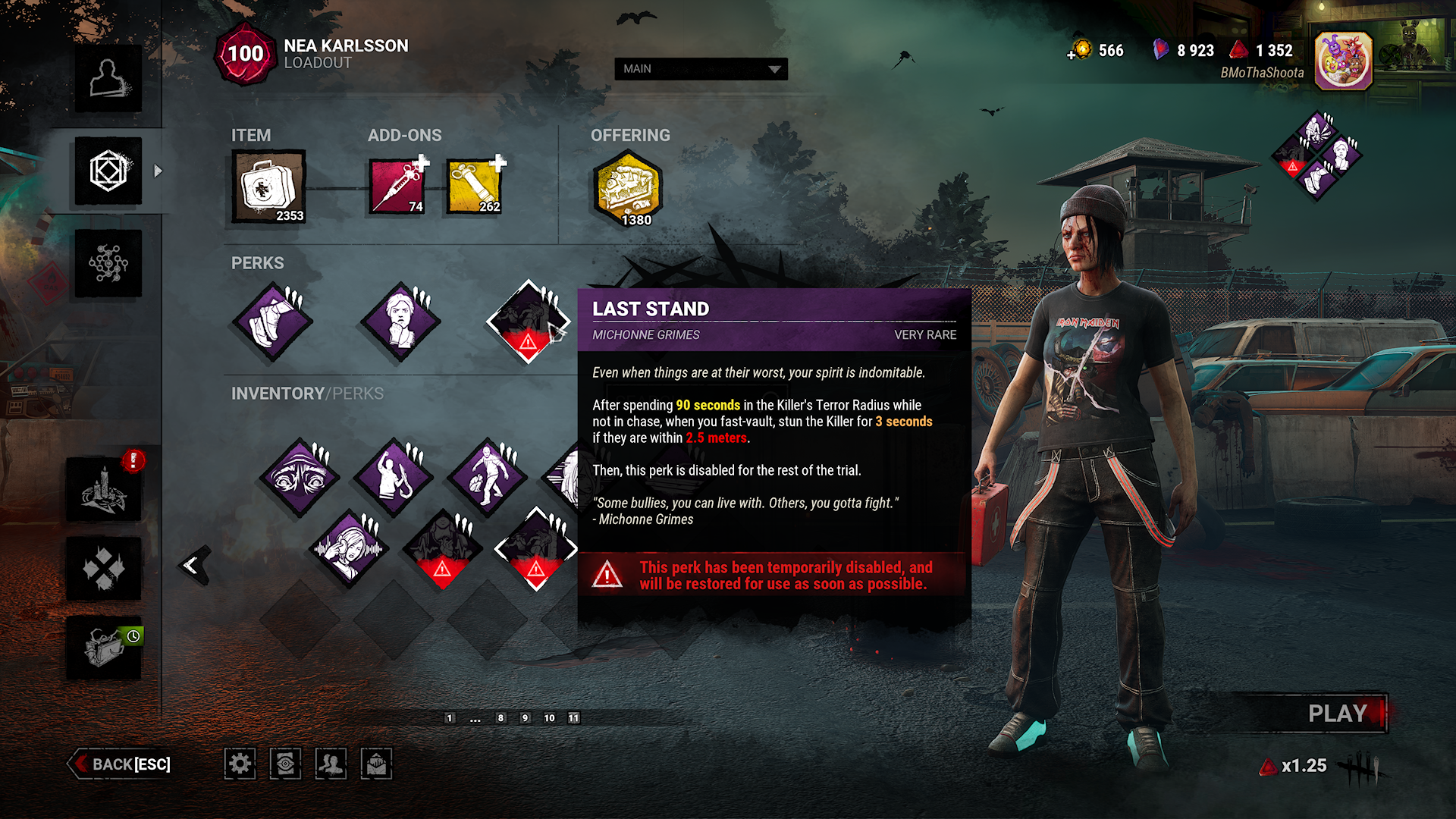
Task: Open the MAIN loadout preset dropdown
Action: point(701,69)
